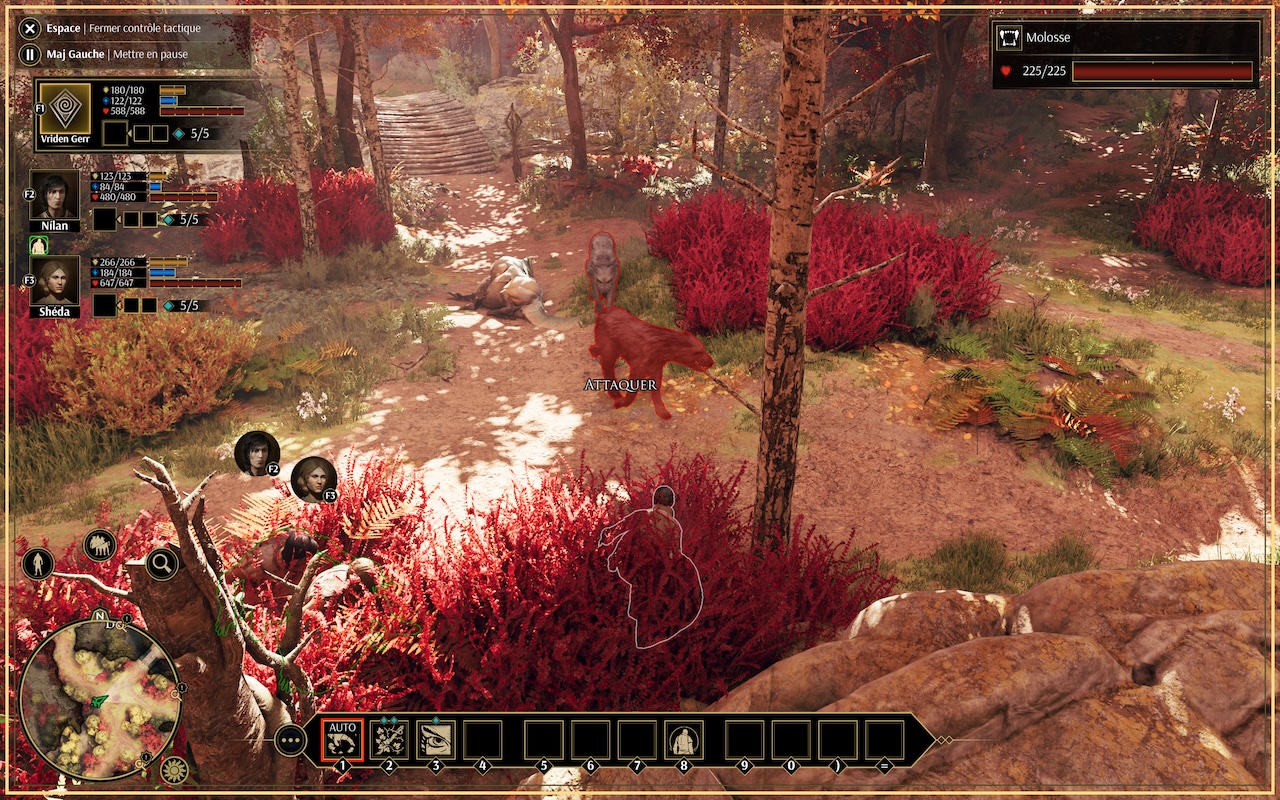Activate the eye ability in slot 3
The width and height of the screenshot is (1280, 800).
pos(436,740)
